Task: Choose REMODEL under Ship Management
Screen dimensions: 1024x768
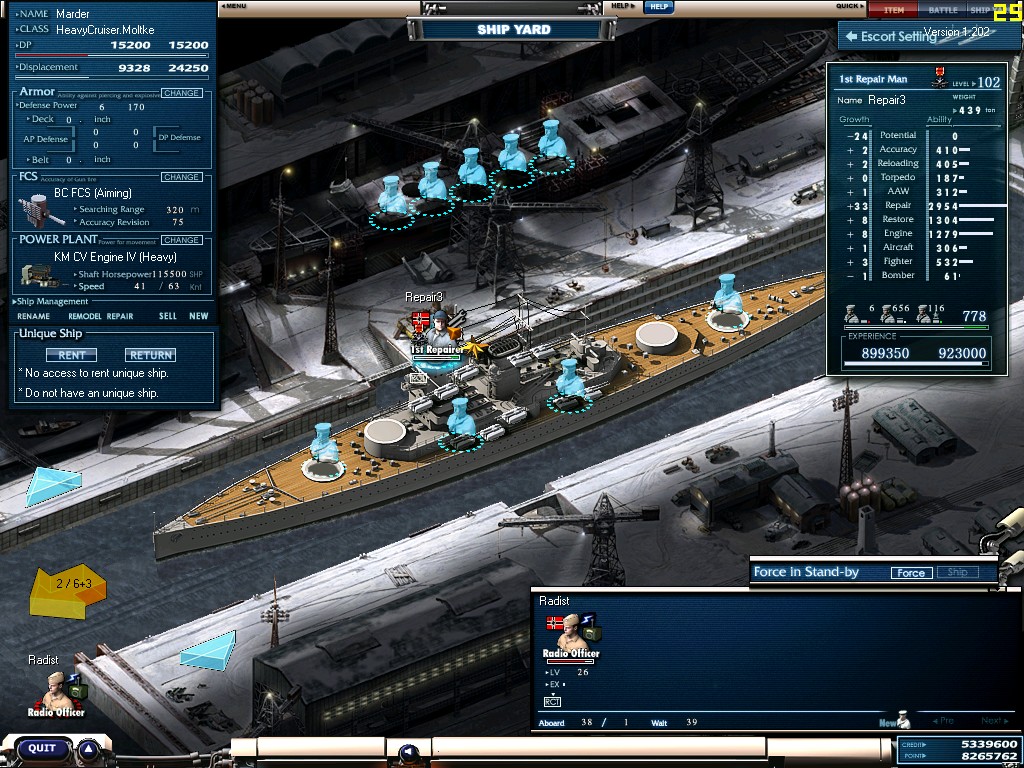Action: [x=84, y=316]
